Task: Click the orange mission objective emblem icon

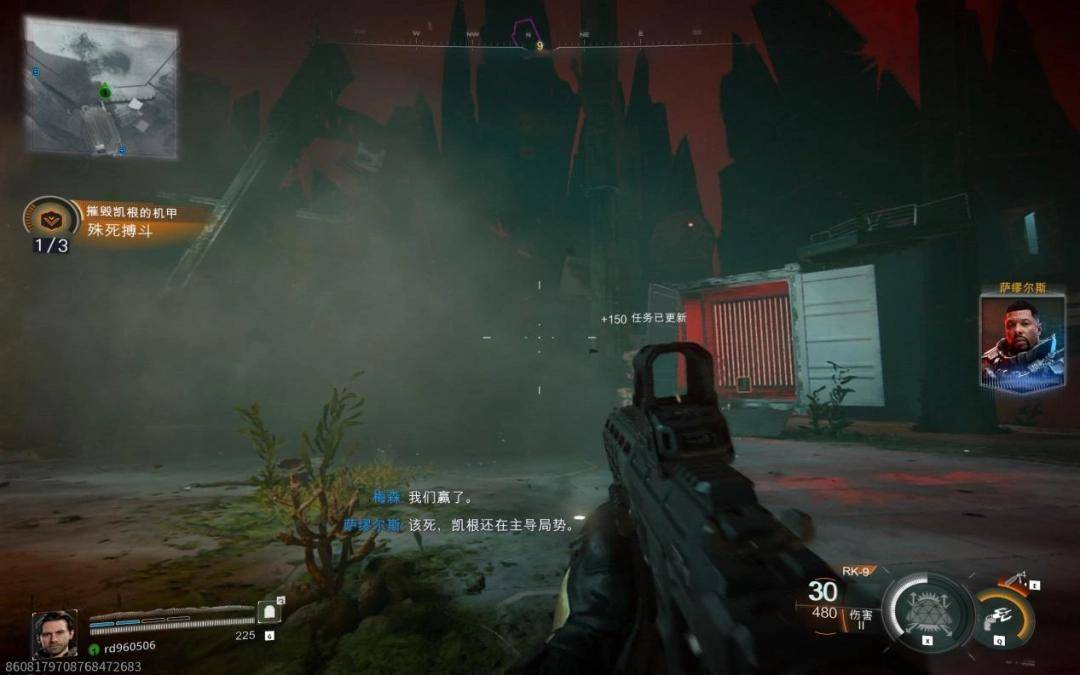Action: coord(51,219)
